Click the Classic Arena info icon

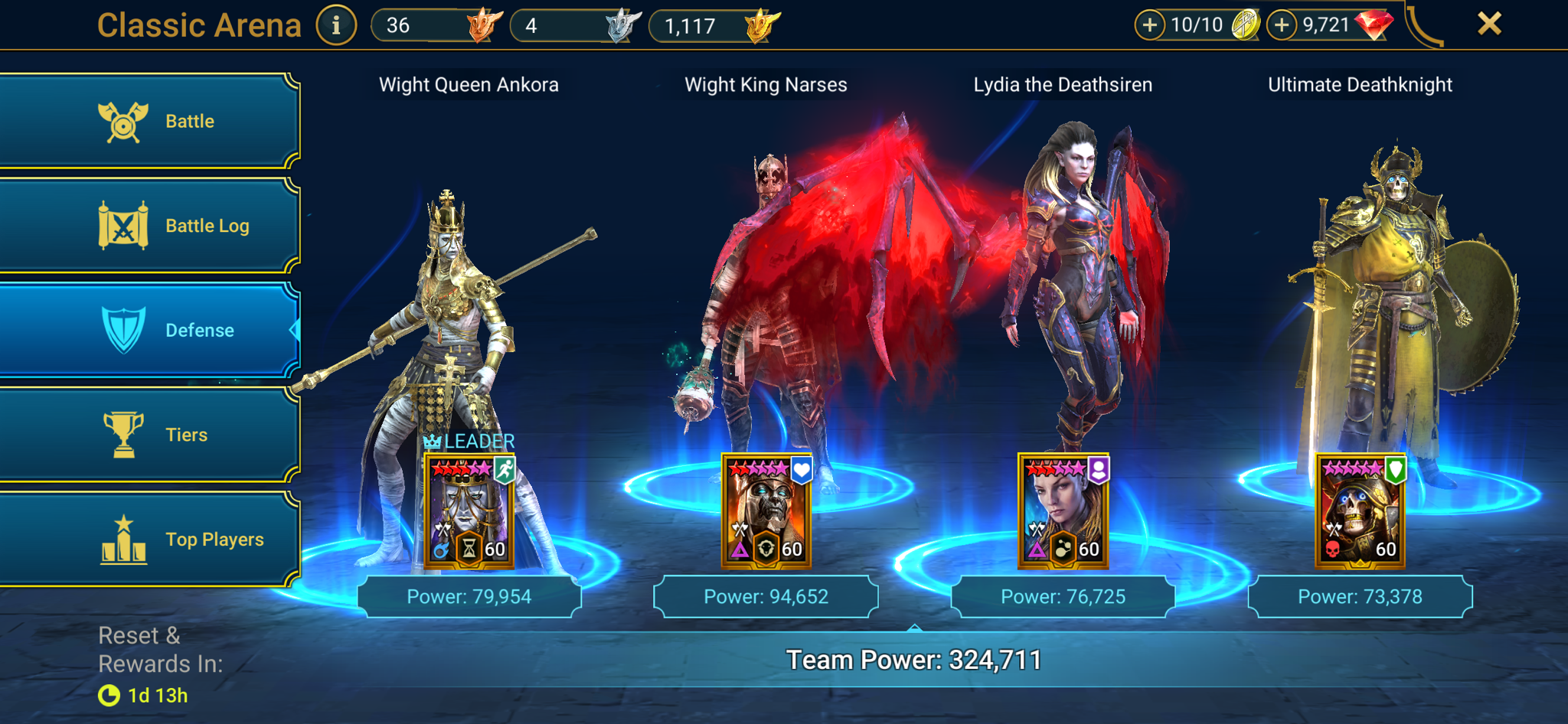[x=335, y=24]
